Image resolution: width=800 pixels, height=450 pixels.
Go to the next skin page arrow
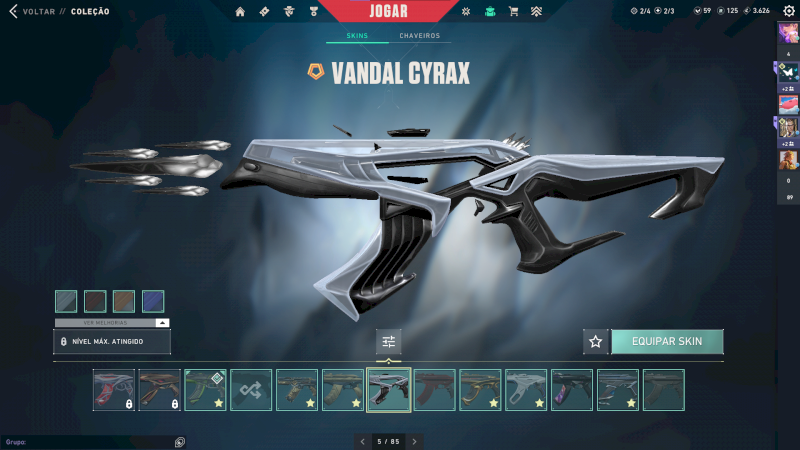click(415, 441)
